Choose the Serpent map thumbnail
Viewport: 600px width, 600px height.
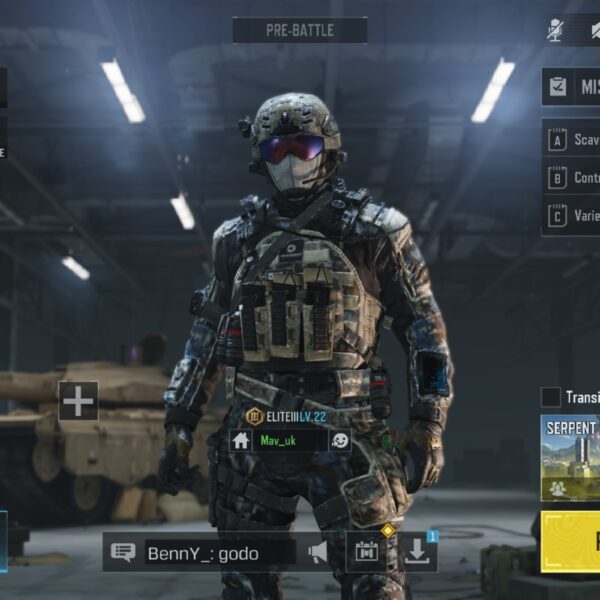coord(571,458)
